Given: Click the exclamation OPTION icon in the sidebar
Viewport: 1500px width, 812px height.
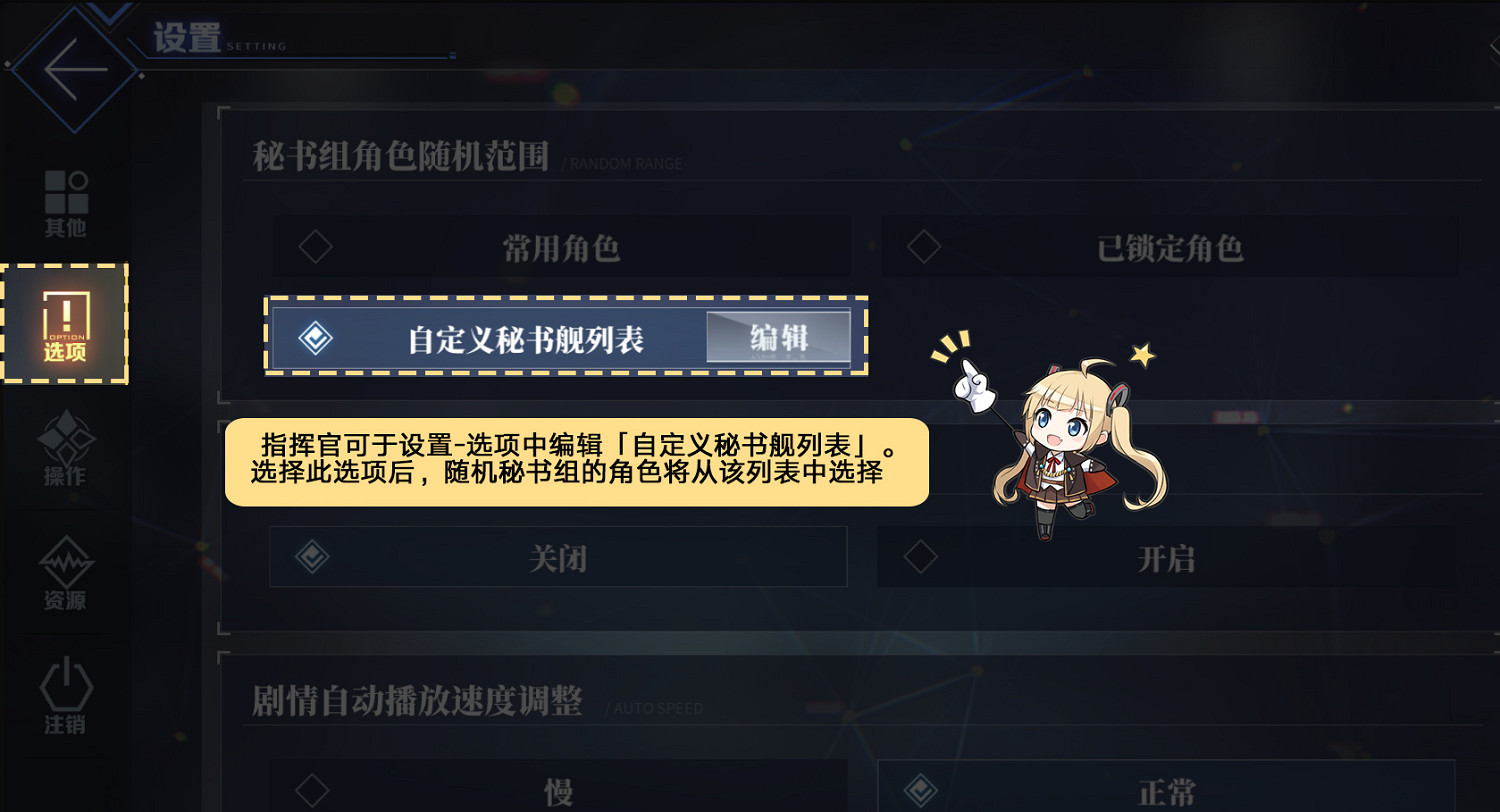Looking at the screenshot, I should (x=65, y=318).
